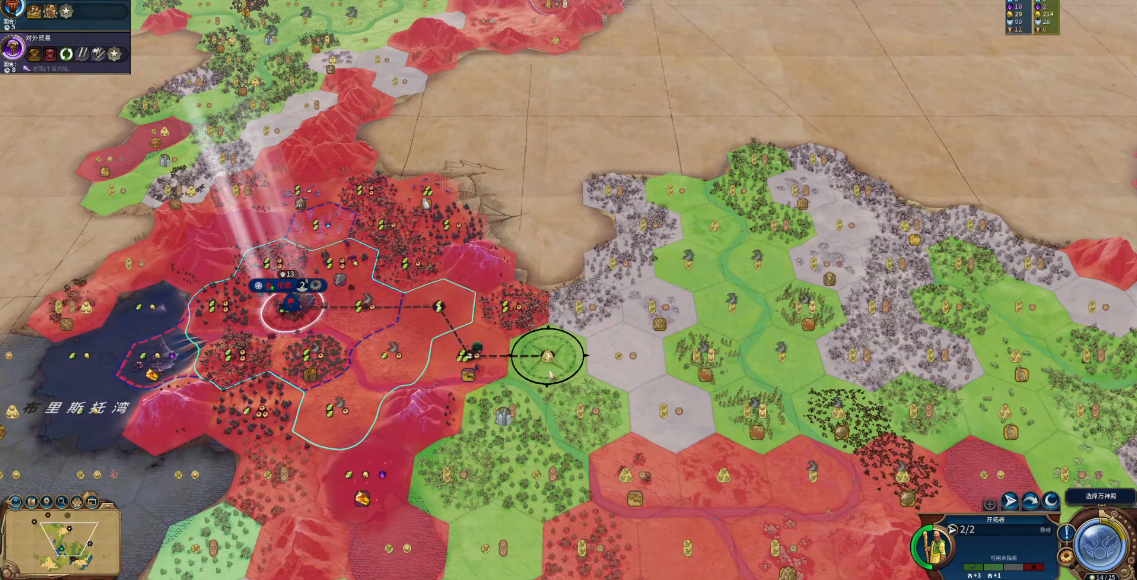Toggle the hex-cluster button above the minimap
This screenshot has width=1137, height=580.
(76, 502)
